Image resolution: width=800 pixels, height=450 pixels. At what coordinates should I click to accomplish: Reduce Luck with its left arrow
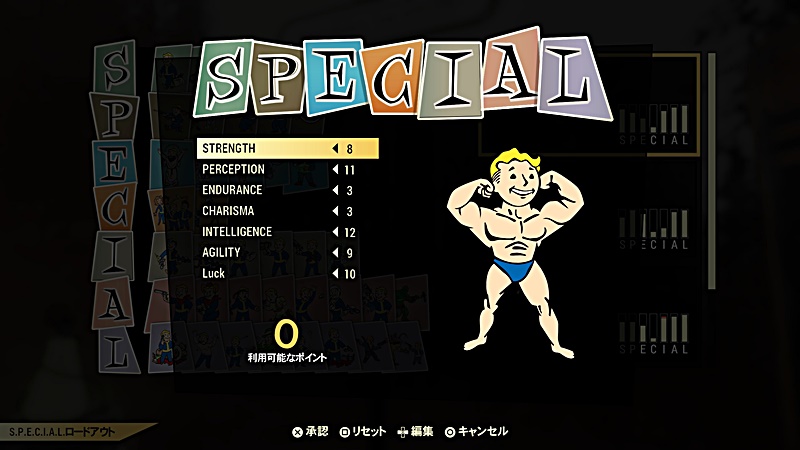pos(334,274)
